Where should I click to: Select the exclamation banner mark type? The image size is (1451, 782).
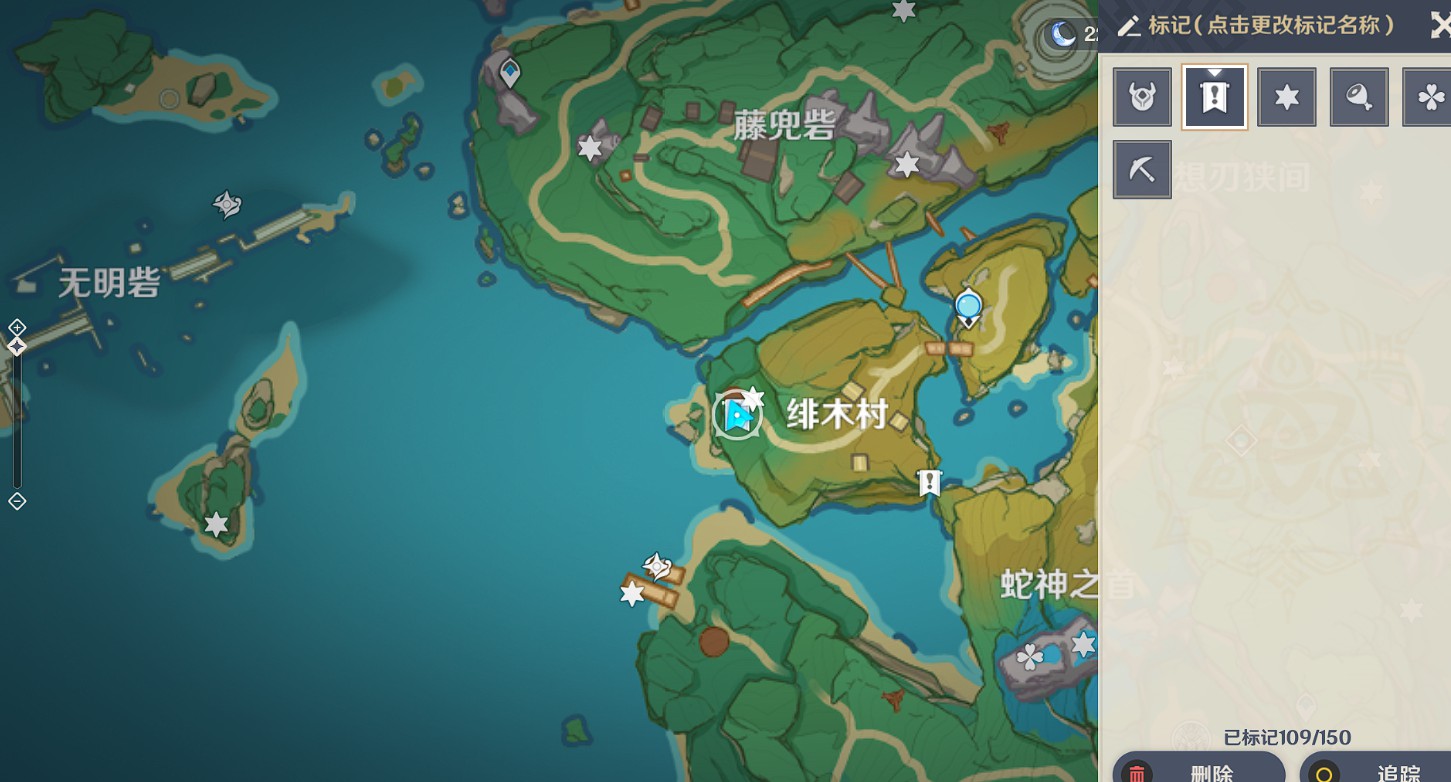click(1214, 96)
